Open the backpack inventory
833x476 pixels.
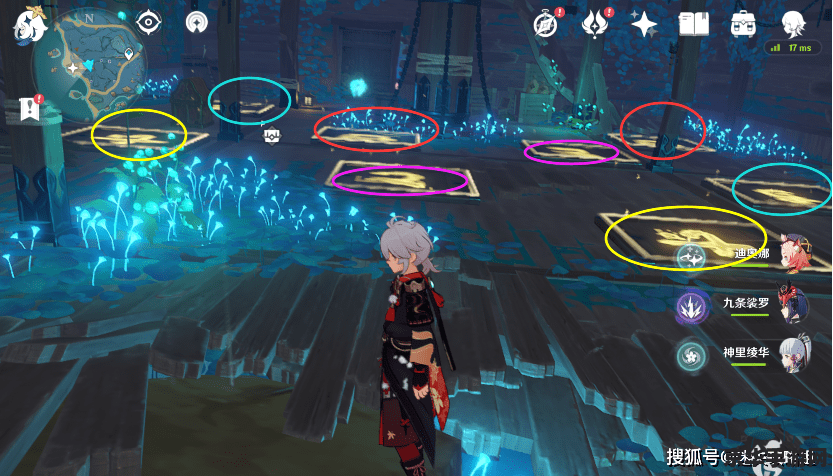pos(744,23)
